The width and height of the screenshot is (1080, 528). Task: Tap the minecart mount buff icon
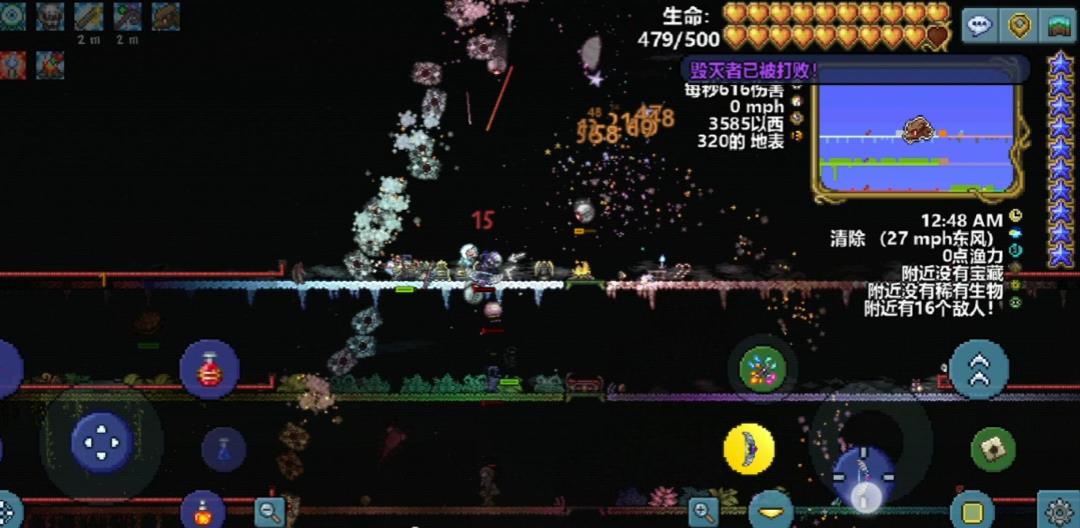point(165,15)
